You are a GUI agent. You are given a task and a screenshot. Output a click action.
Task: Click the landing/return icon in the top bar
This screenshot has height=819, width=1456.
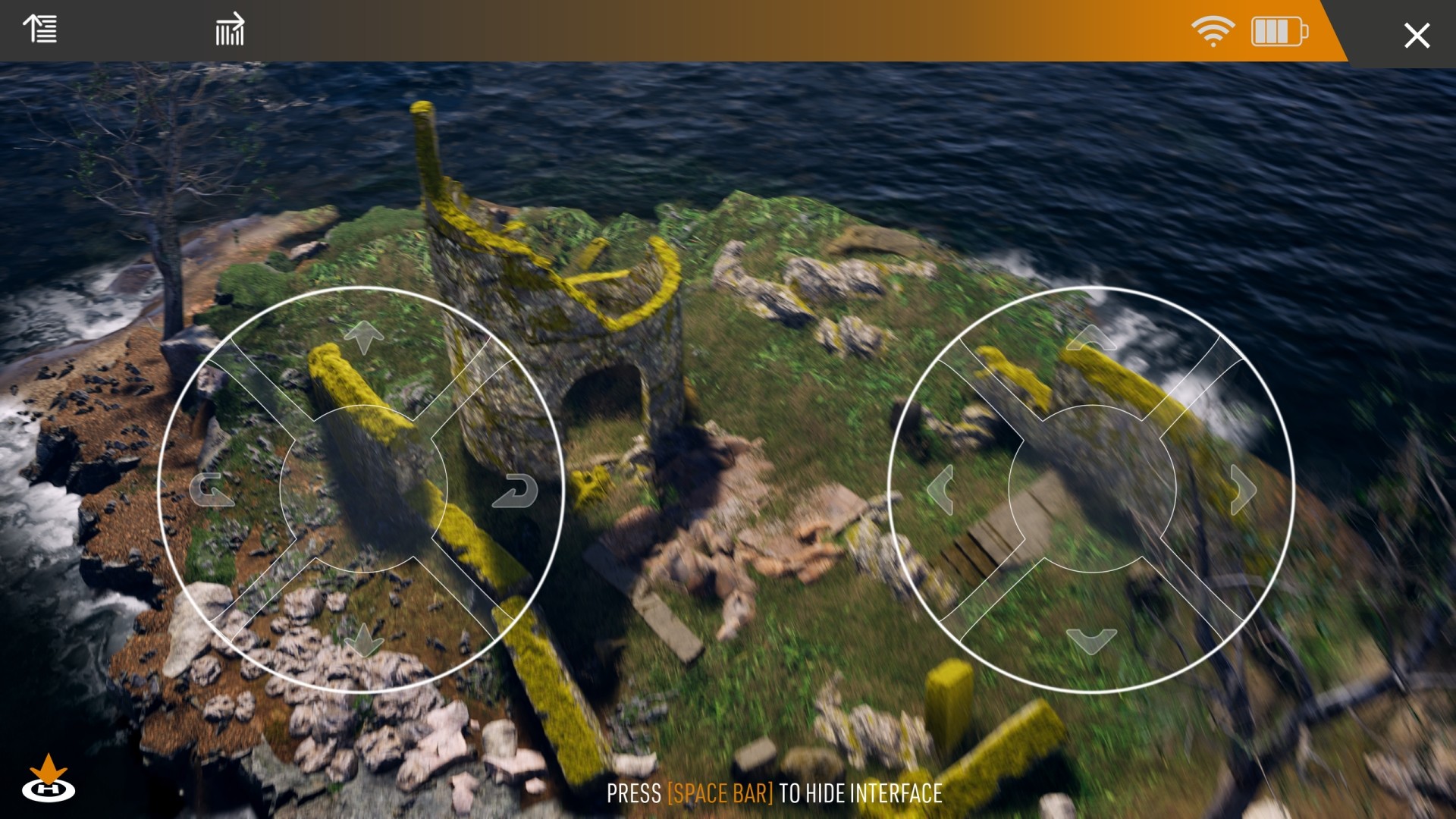tap(230, 30)
